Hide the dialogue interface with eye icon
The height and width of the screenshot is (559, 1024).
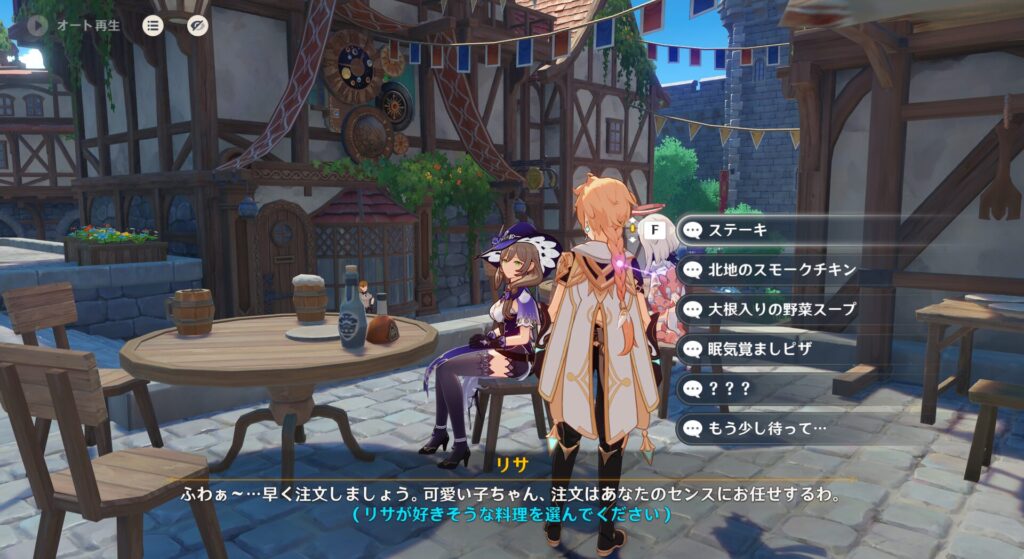pos(197,26)
